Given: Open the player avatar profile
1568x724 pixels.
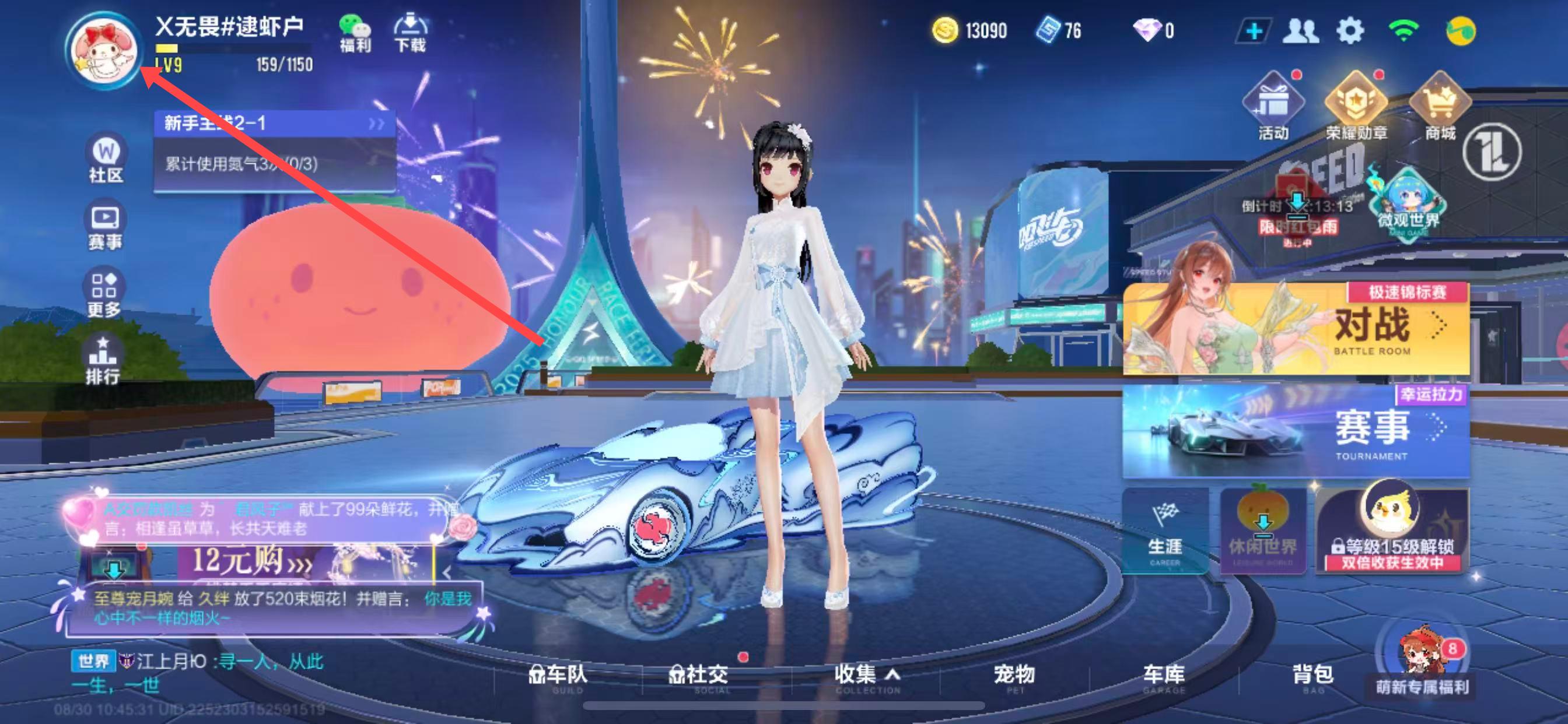Looking at the screenshot, I should pos(103,50).
